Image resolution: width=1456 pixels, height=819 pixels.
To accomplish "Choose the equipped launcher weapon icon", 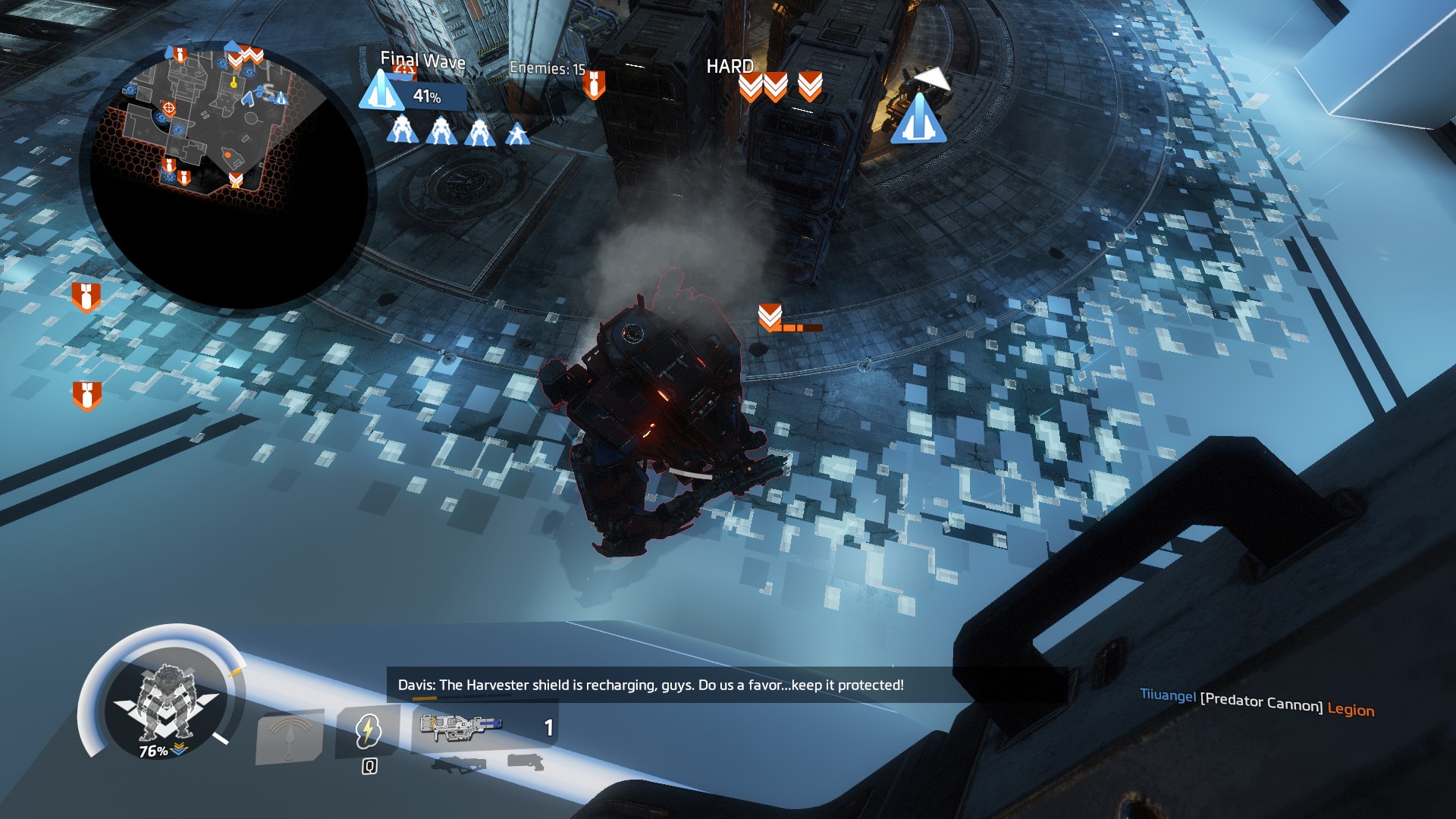I will pos(460,729).
